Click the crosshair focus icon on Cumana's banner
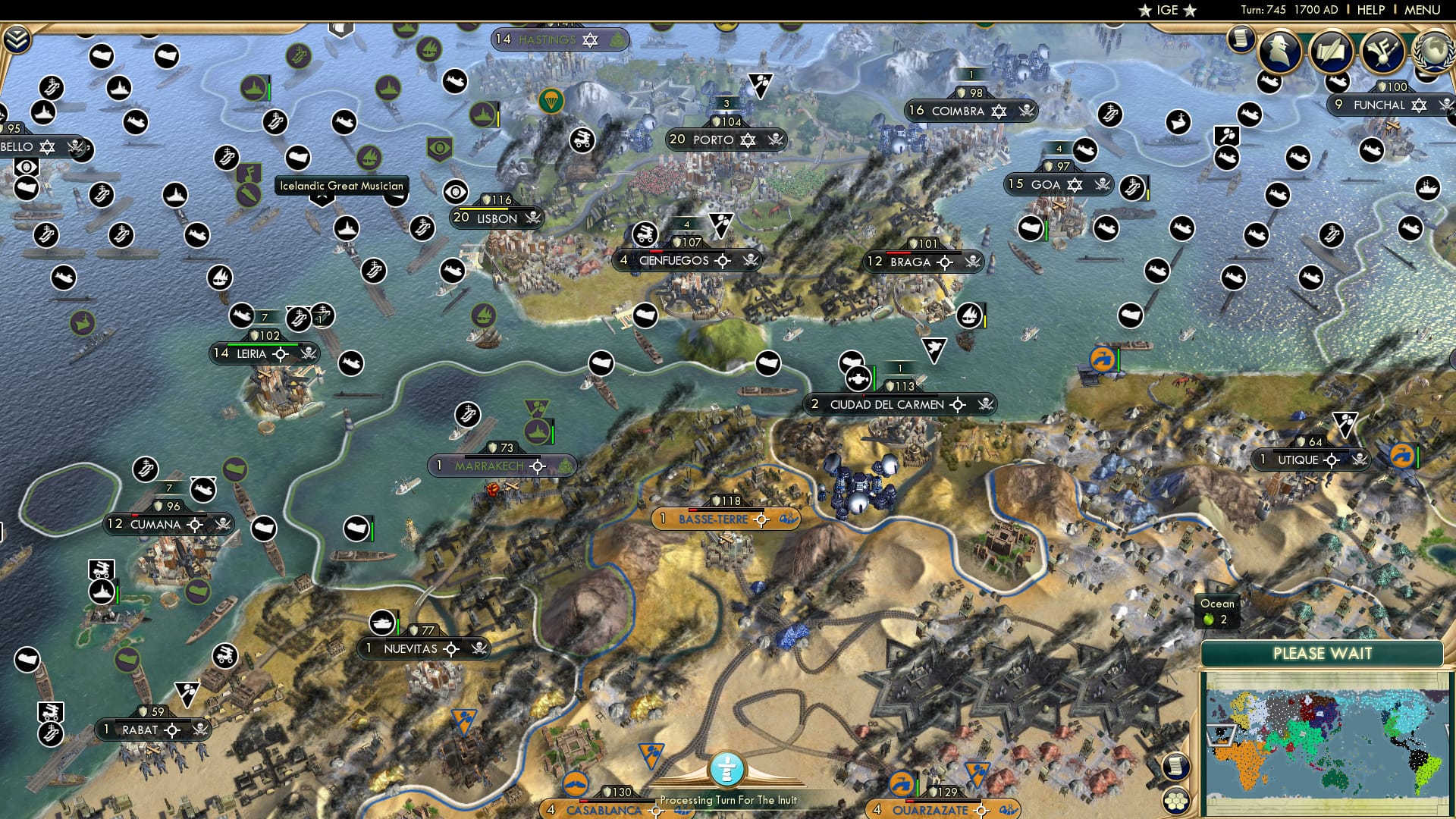 coord(194,524)
